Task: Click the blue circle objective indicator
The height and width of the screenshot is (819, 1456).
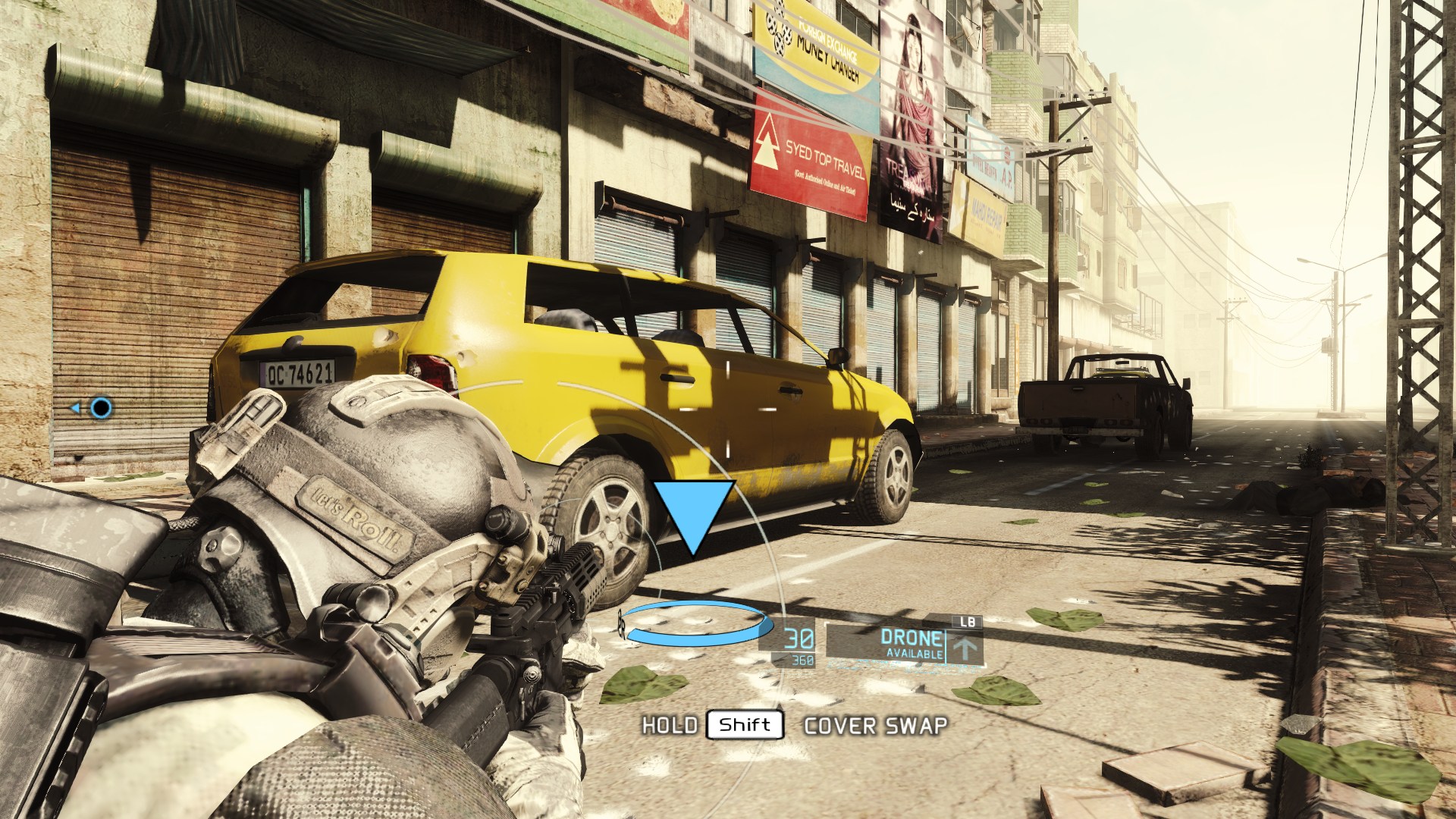Action: [x=101, y=409]
